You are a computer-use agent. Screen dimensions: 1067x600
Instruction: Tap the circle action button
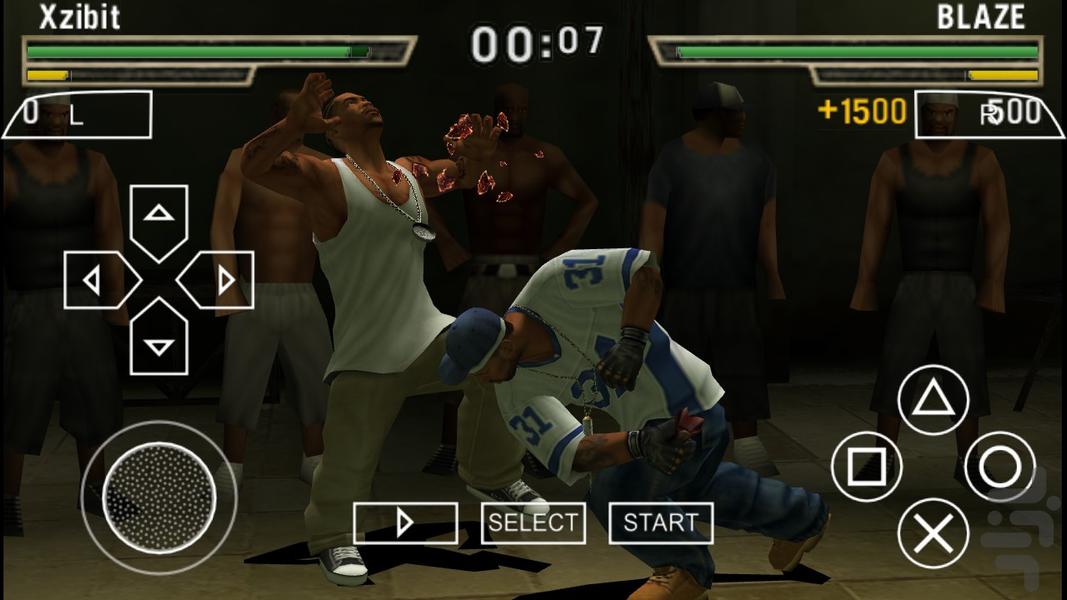[x=999, y=467]
